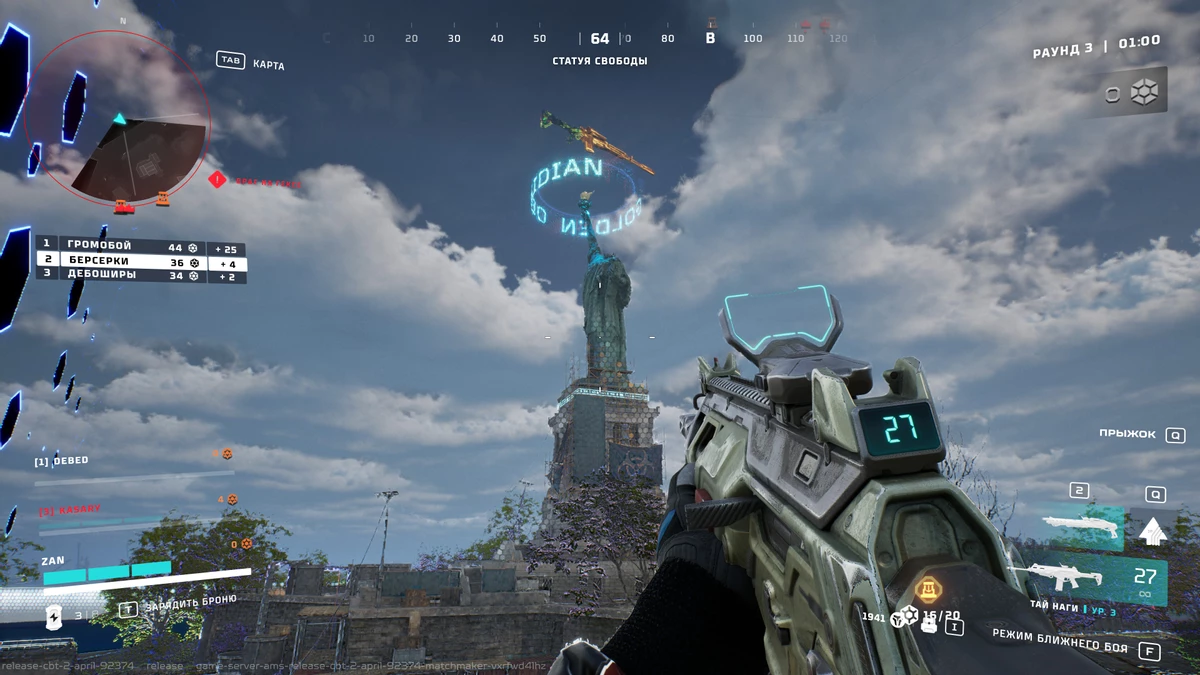This screenshot has width=1200, height=675.
Task: Click the circular minimap
Action: pyautogui.click(x=117, y=117)
